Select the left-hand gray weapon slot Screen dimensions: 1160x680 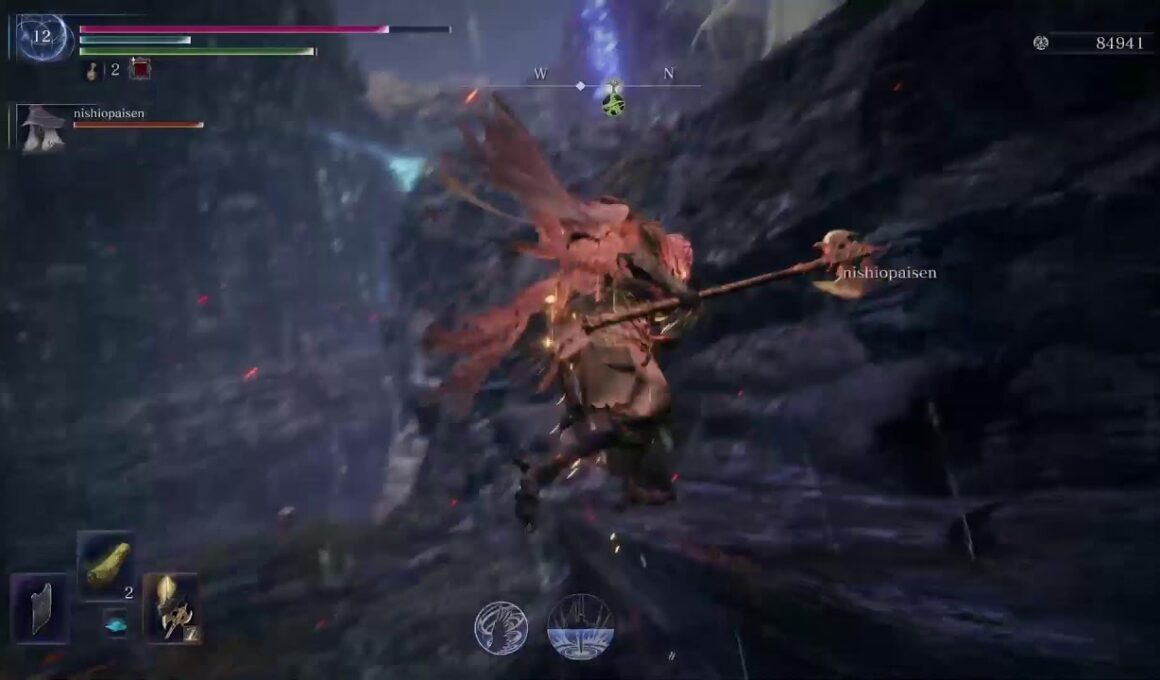40,608
